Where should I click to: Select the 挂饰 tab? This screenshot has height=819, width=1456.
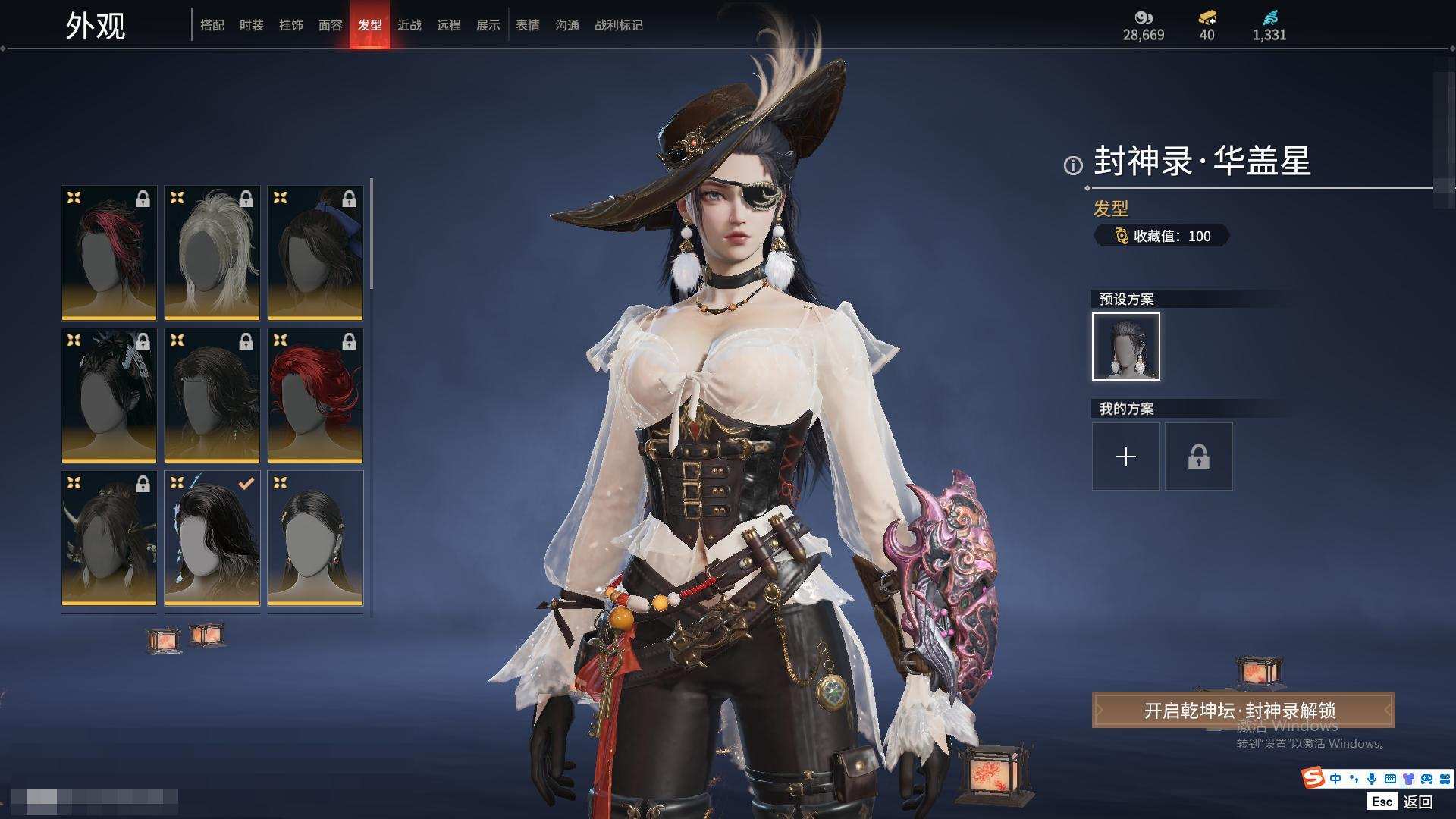[290, 25]
